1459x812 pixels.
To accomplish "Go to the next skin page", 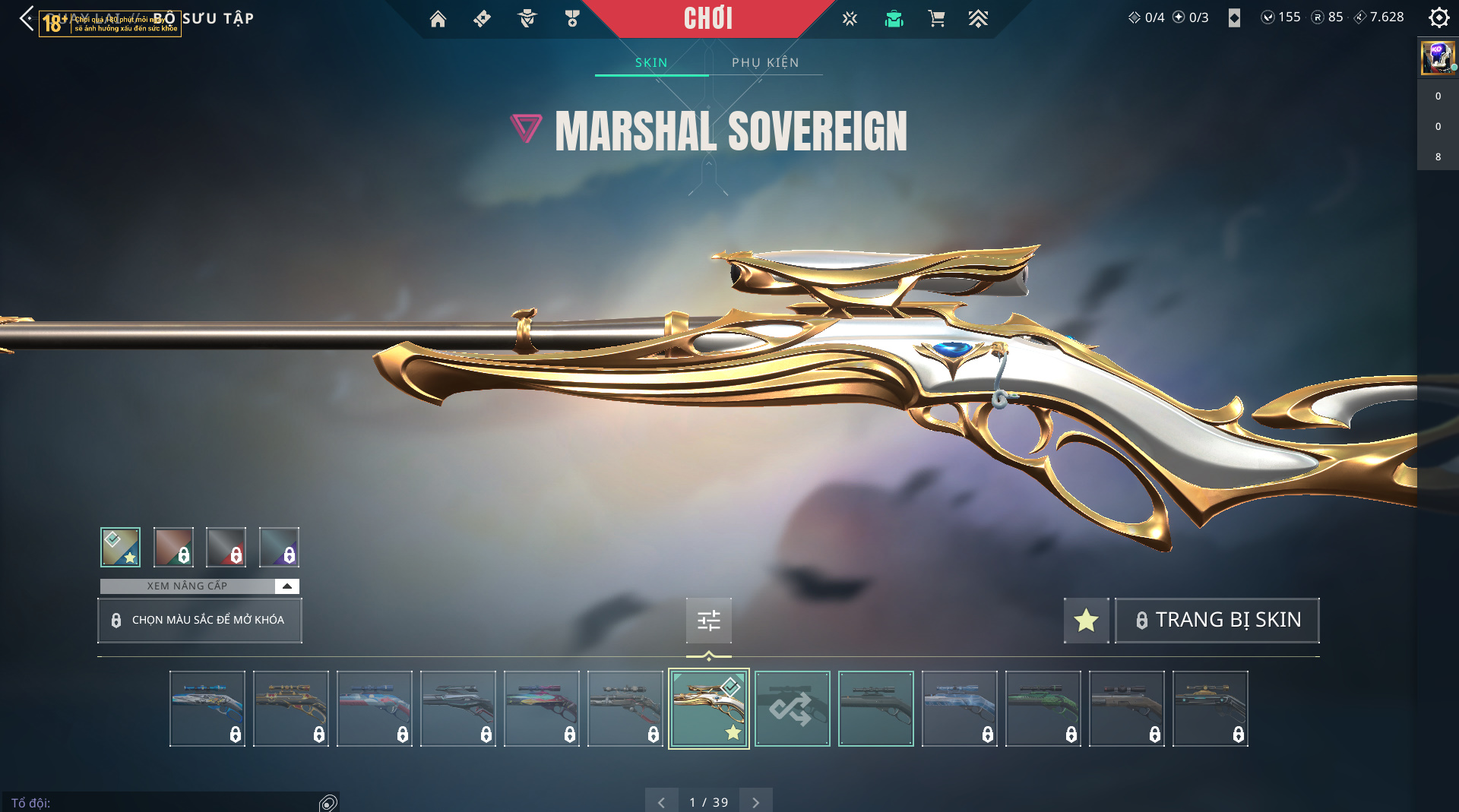I will (755, 802).
